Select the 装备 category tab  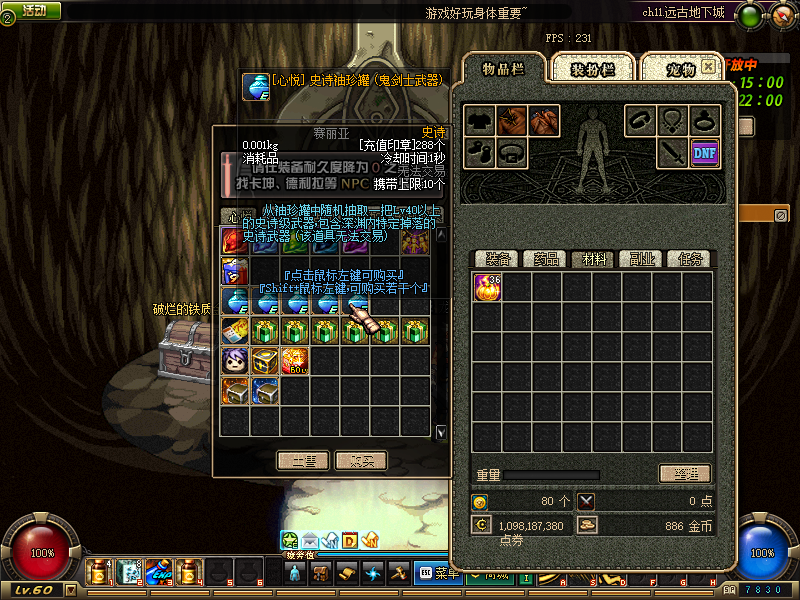[497, 259]
